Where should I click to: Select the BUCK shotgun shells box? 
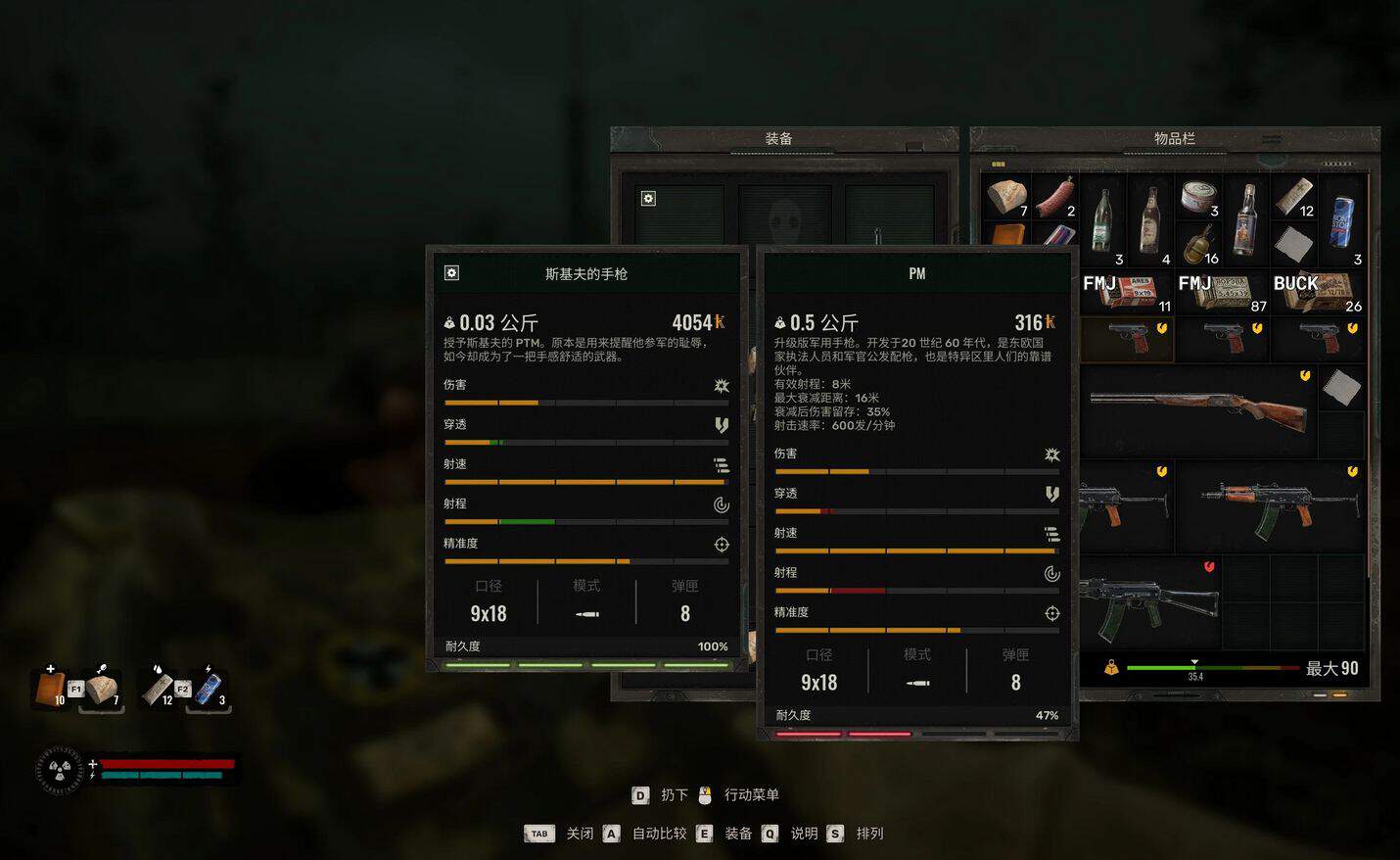click(x=1318, y=292)
